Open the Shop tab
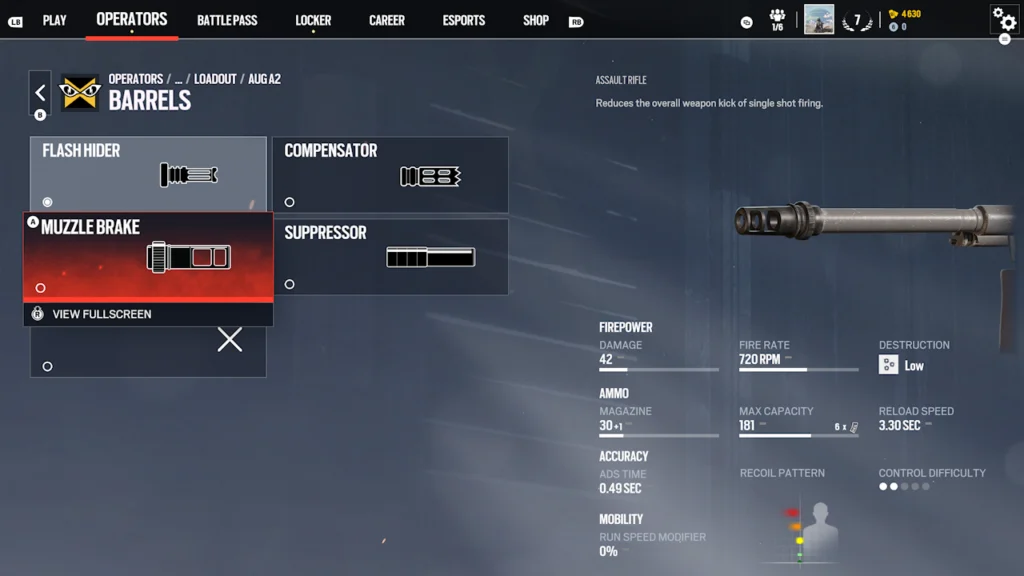This screenshot has height=576, width=1024. click(536, 20)
